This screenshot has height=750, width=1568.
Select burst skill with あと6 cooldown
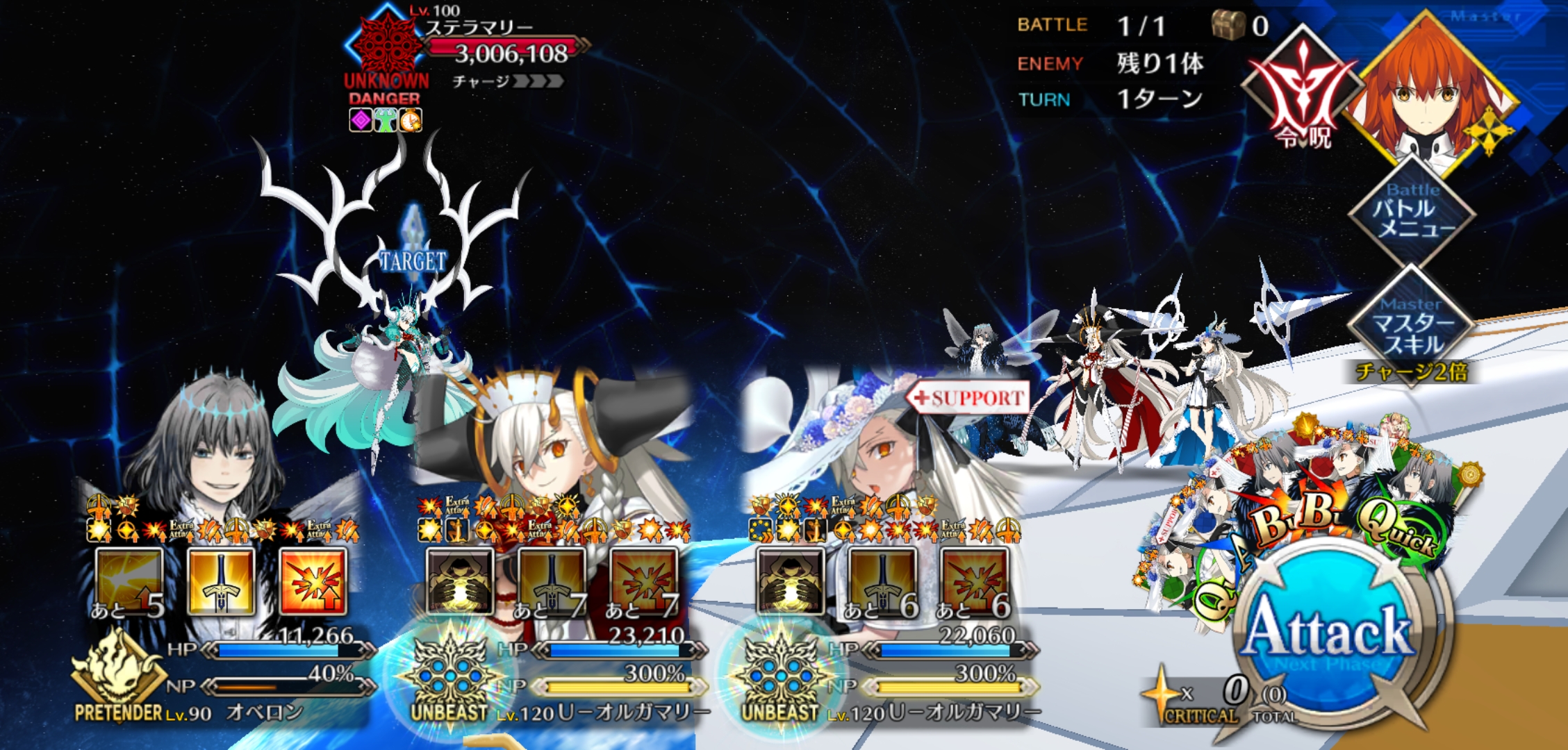(974, 582)
